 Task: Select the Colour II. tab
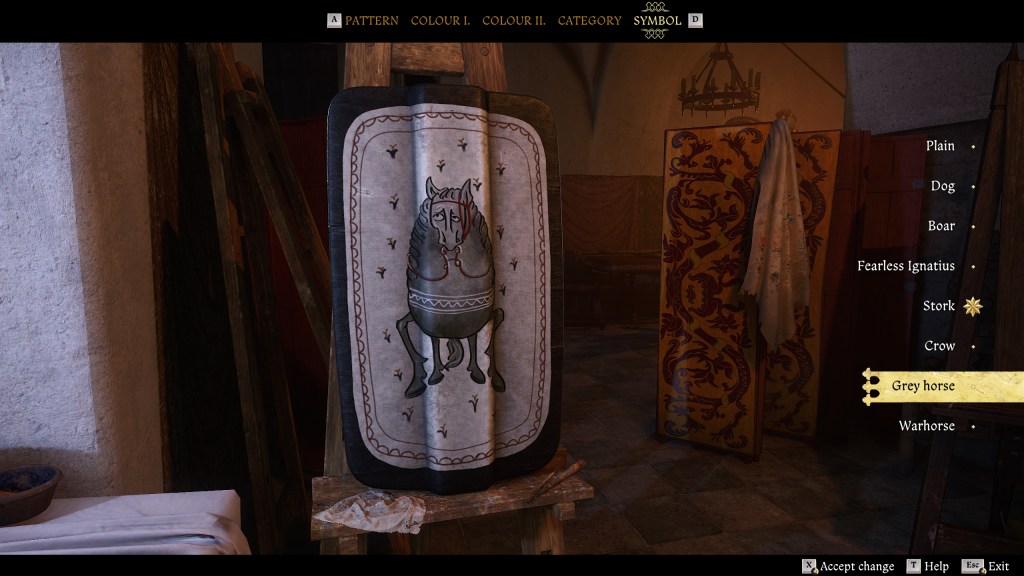[514, 20]
